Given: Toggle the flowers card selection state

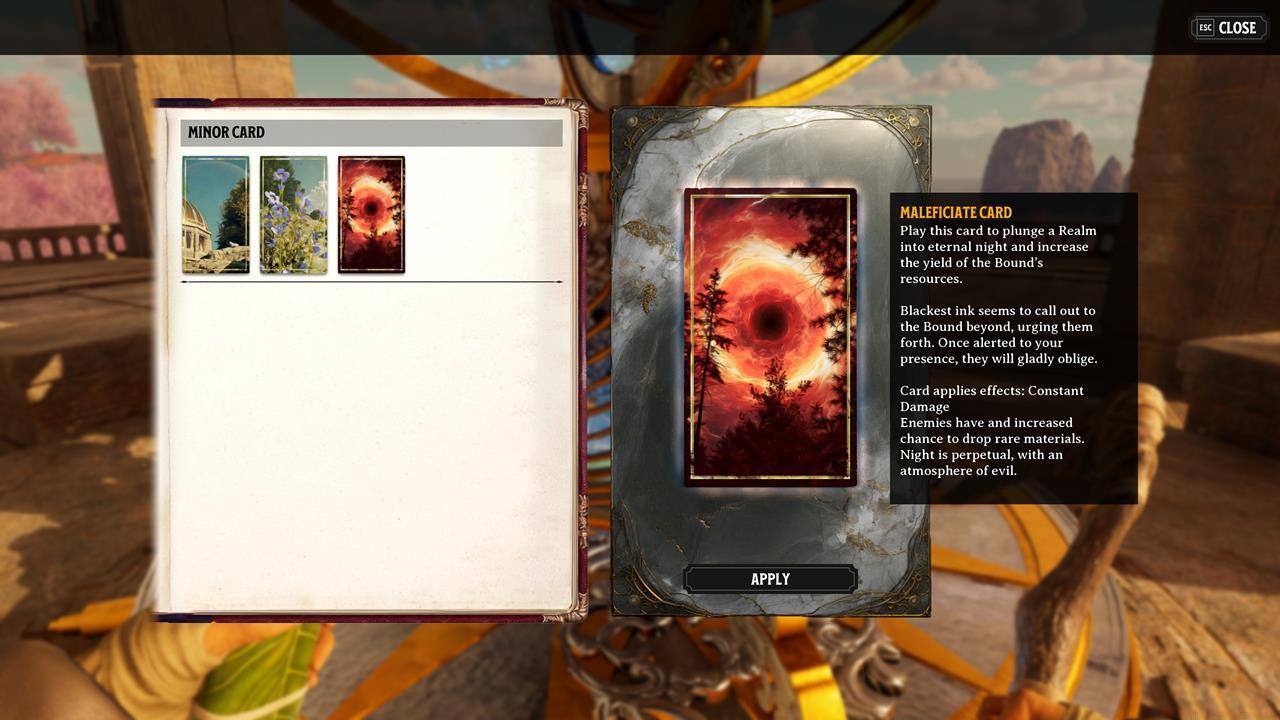Looking at the screenshot, I should (x=293, y=213).
